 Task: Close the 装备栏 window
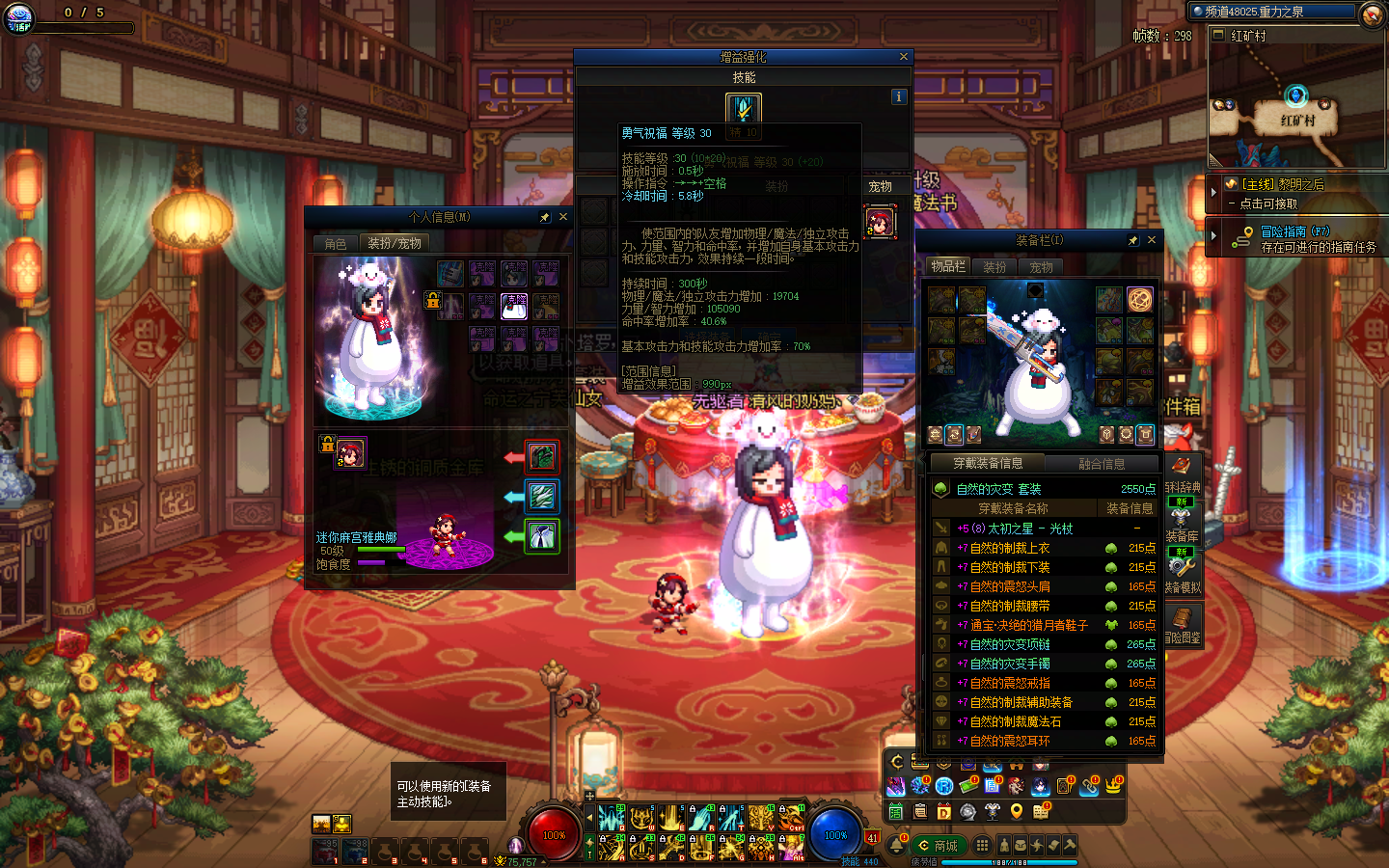click(1151, 240)
